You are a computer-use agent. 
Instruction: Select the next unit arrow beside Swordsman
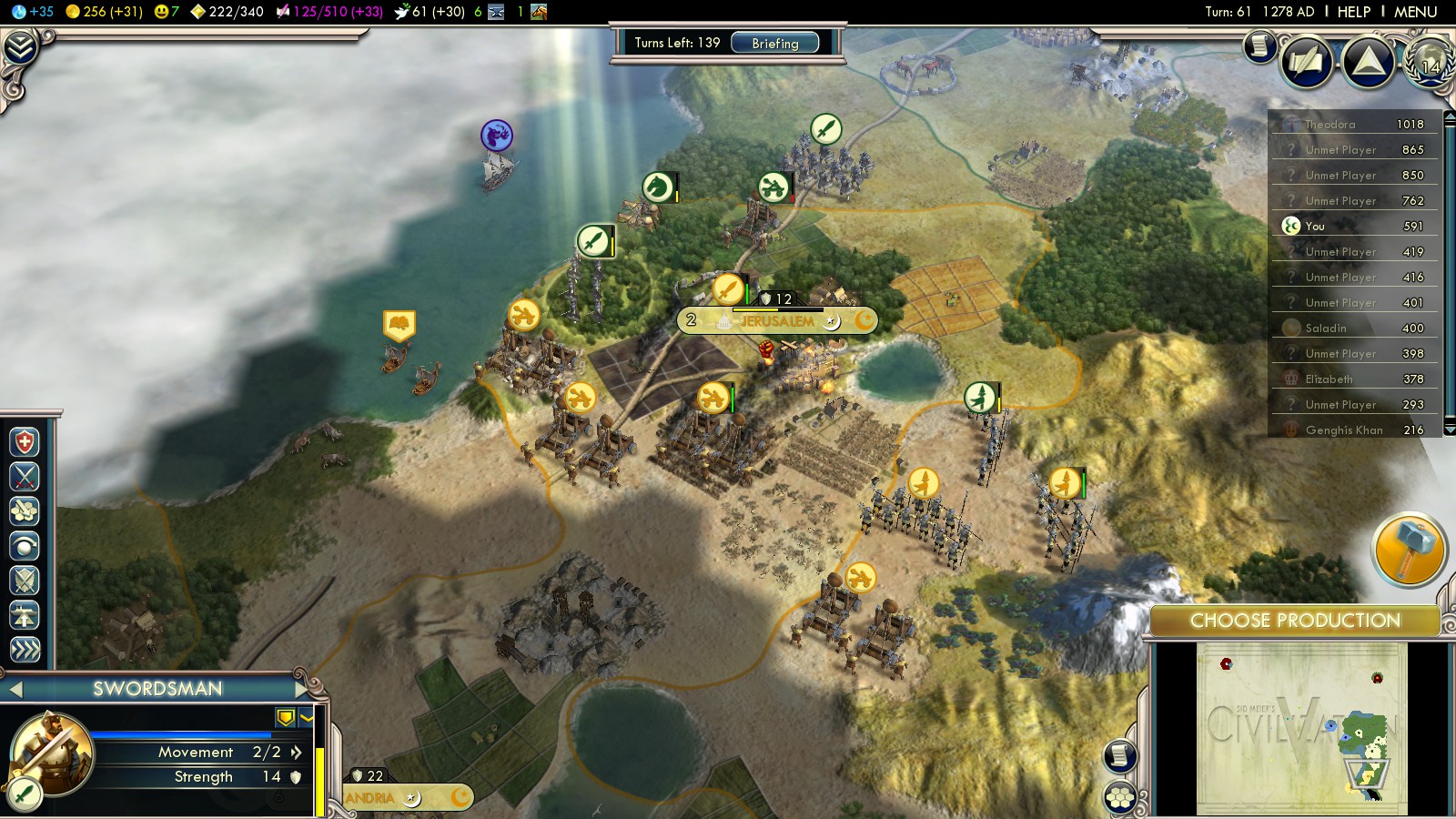click(301, 689)
